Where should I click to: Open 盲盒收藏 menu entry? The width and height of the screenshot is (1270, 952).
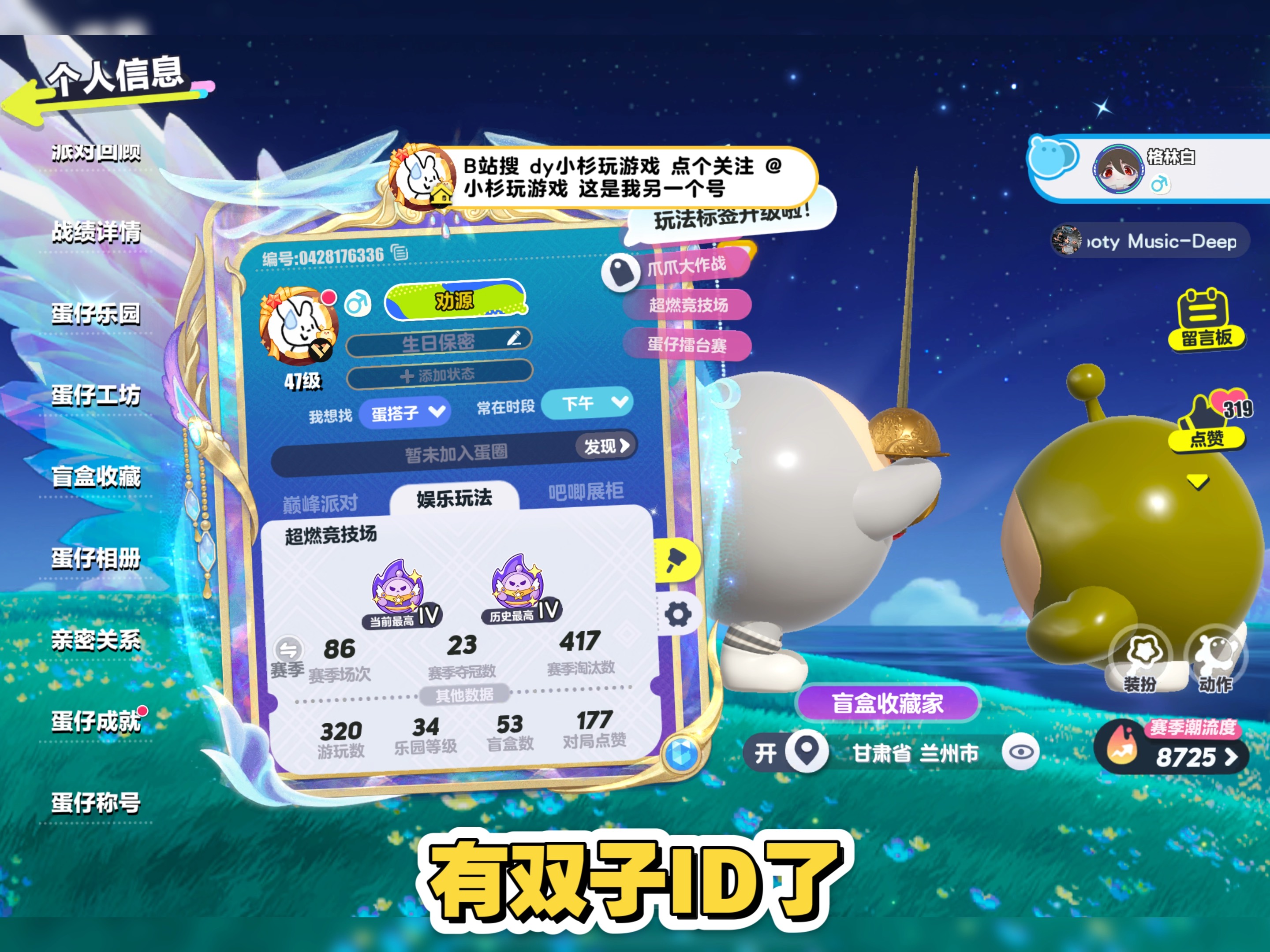coord(96,477)
